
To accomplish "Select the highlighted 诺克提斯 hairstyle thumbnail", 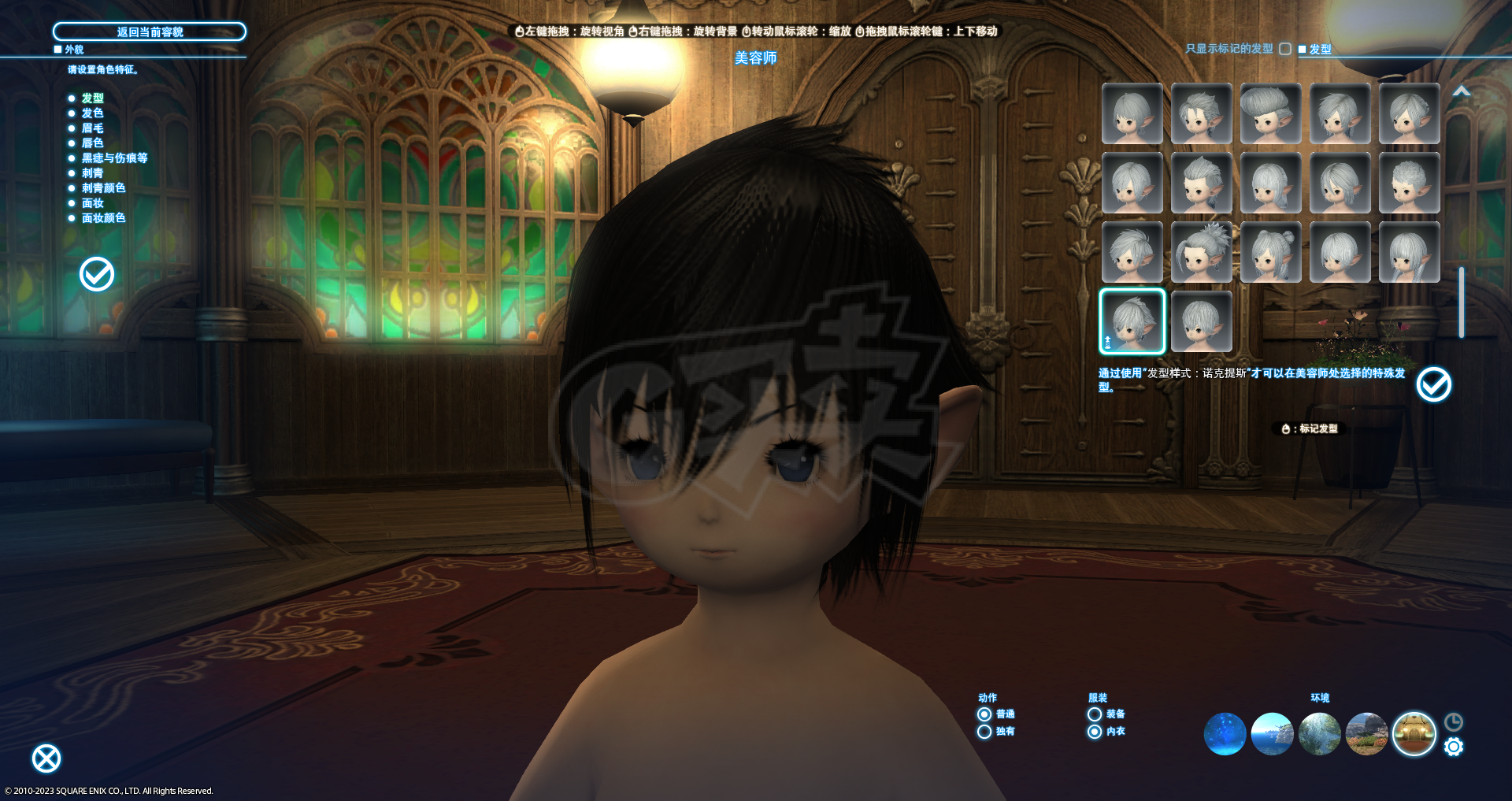I will coord(1132,321).
